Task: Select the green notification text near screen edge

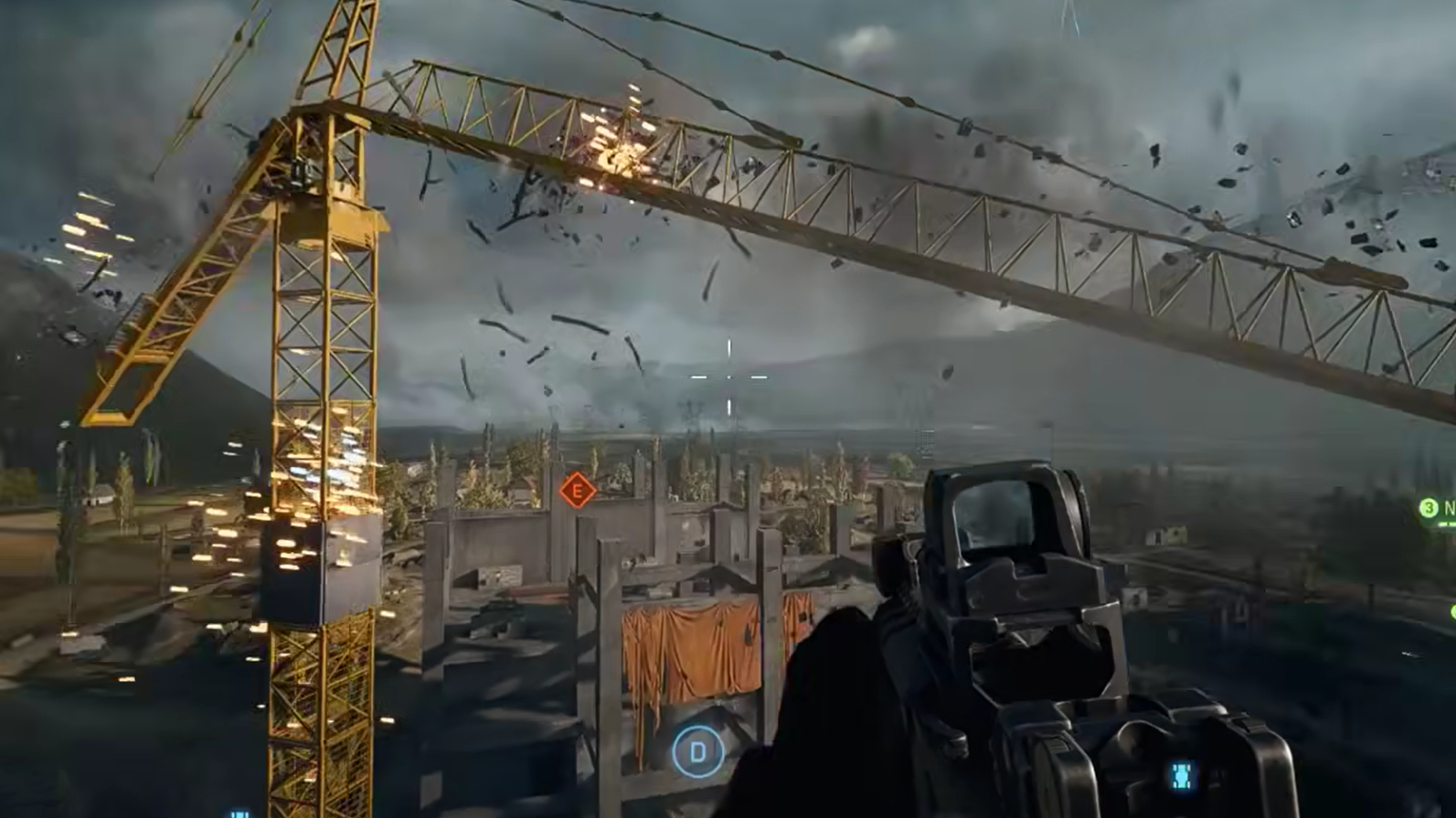Action: click(x=1449, y=507)
